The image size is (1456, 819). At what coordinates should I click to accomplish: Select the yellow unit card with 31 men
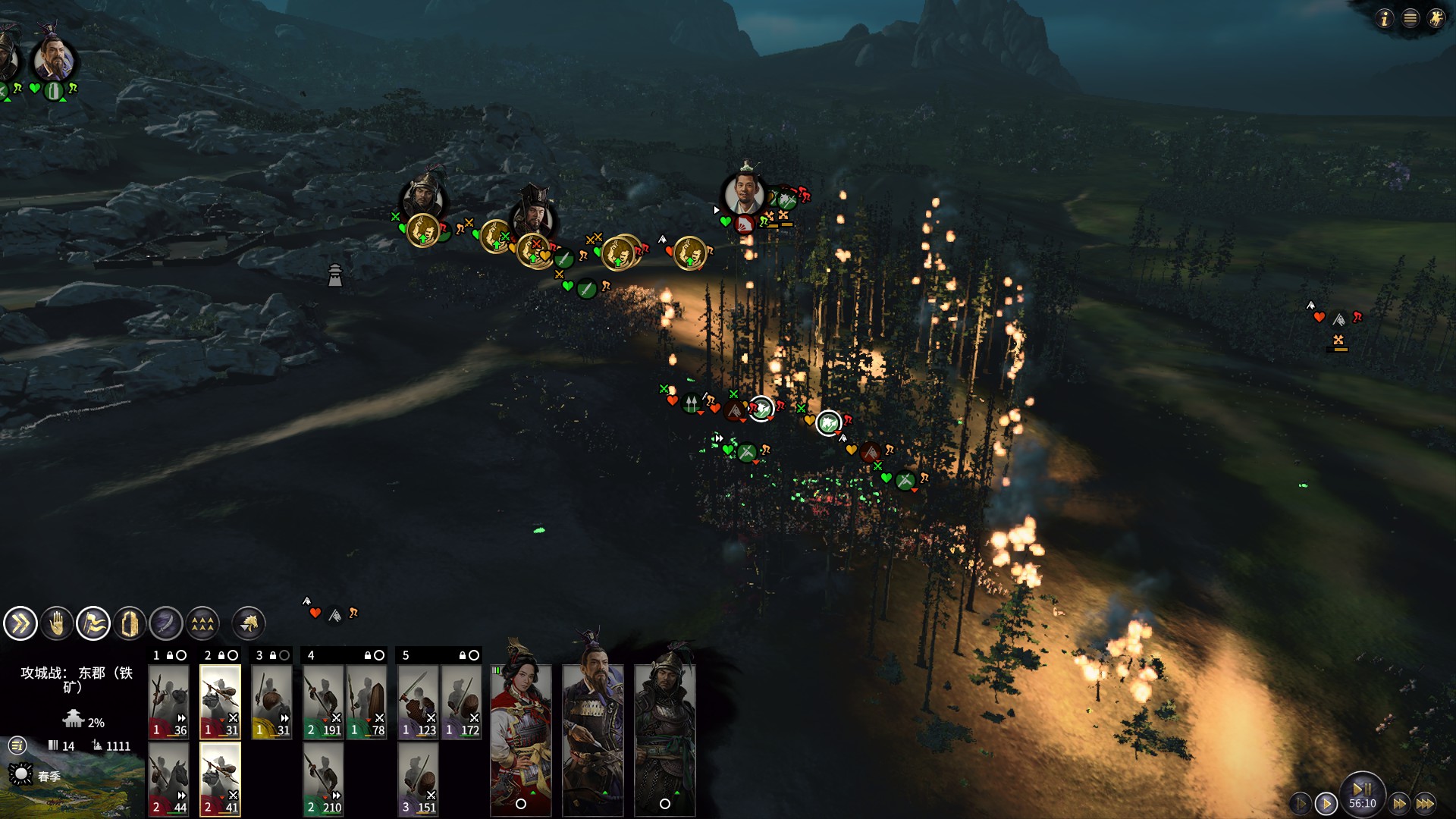271,701
